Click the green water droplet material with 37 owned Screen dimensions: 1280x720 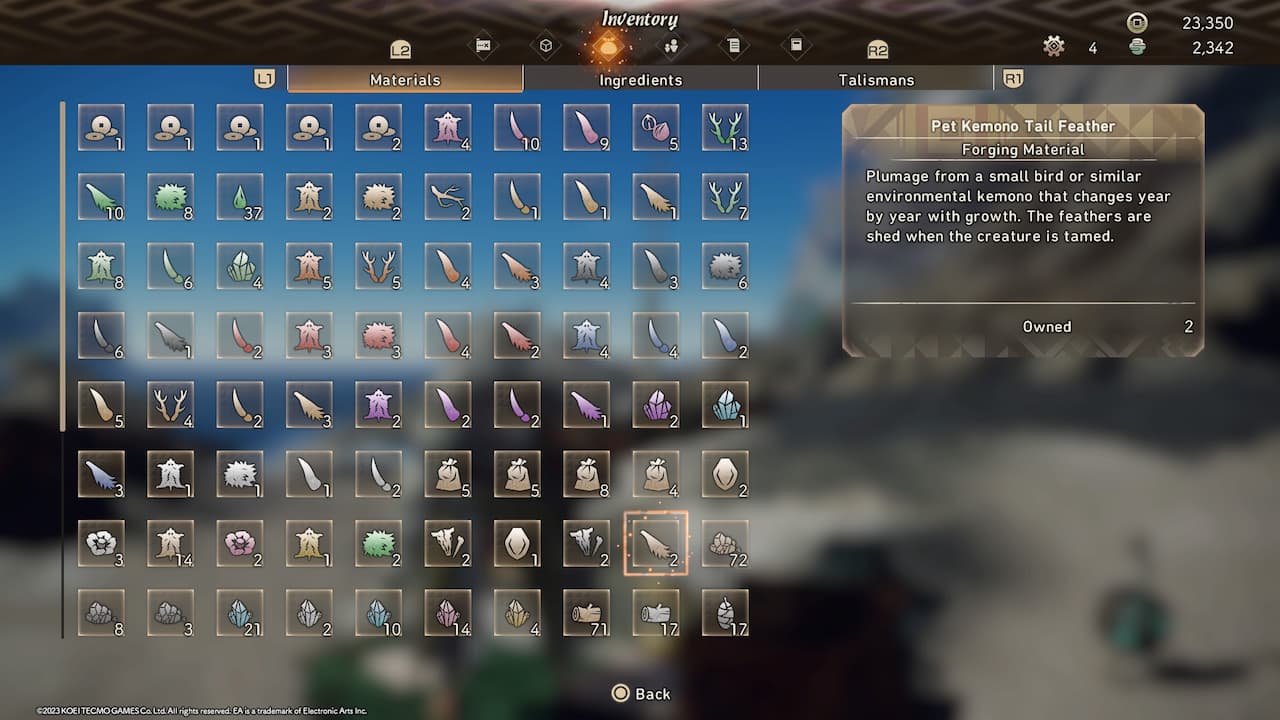coord(240,197)
